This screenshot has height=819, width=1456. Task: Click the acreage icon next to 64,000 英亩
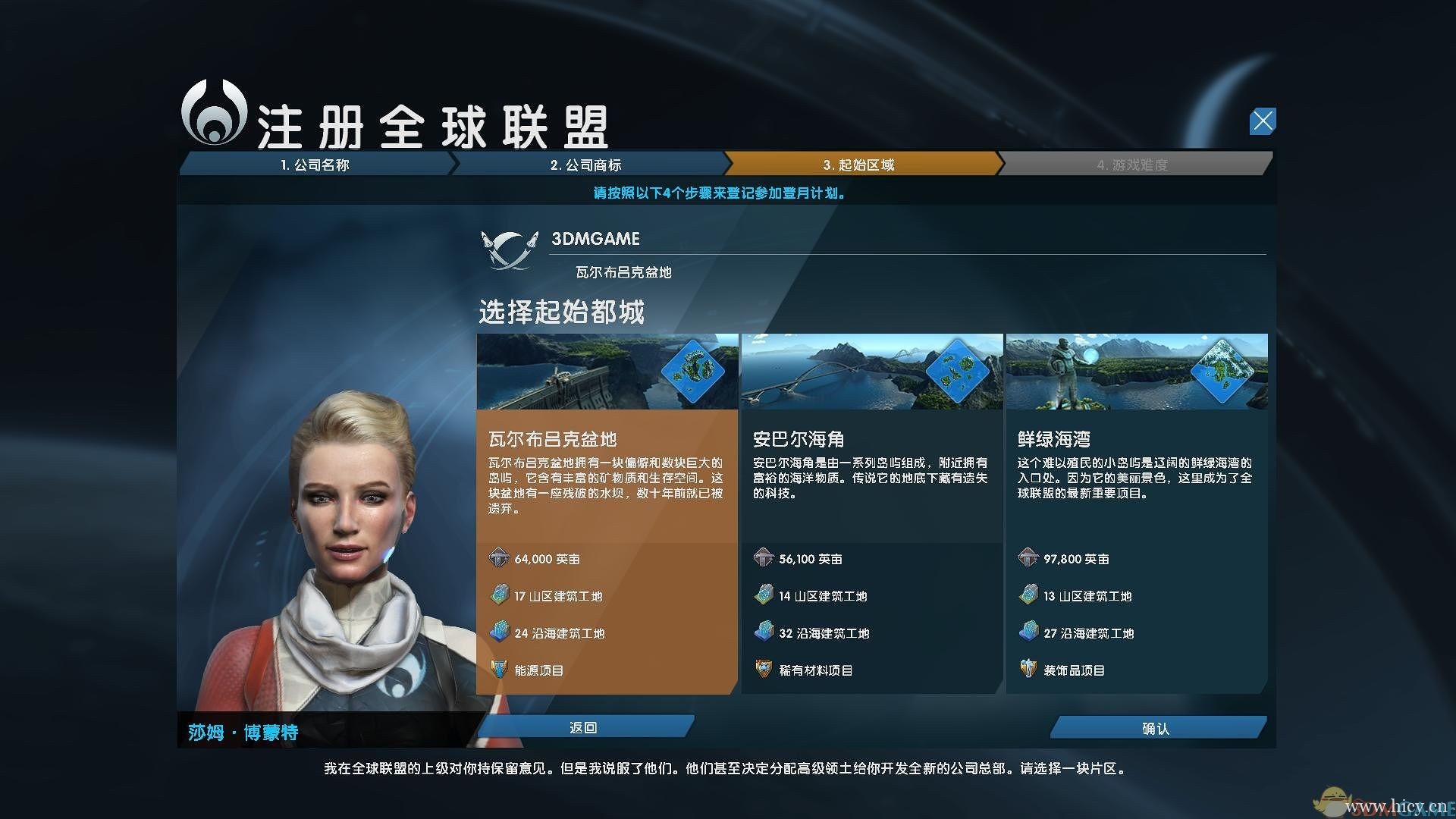point(498,559)
